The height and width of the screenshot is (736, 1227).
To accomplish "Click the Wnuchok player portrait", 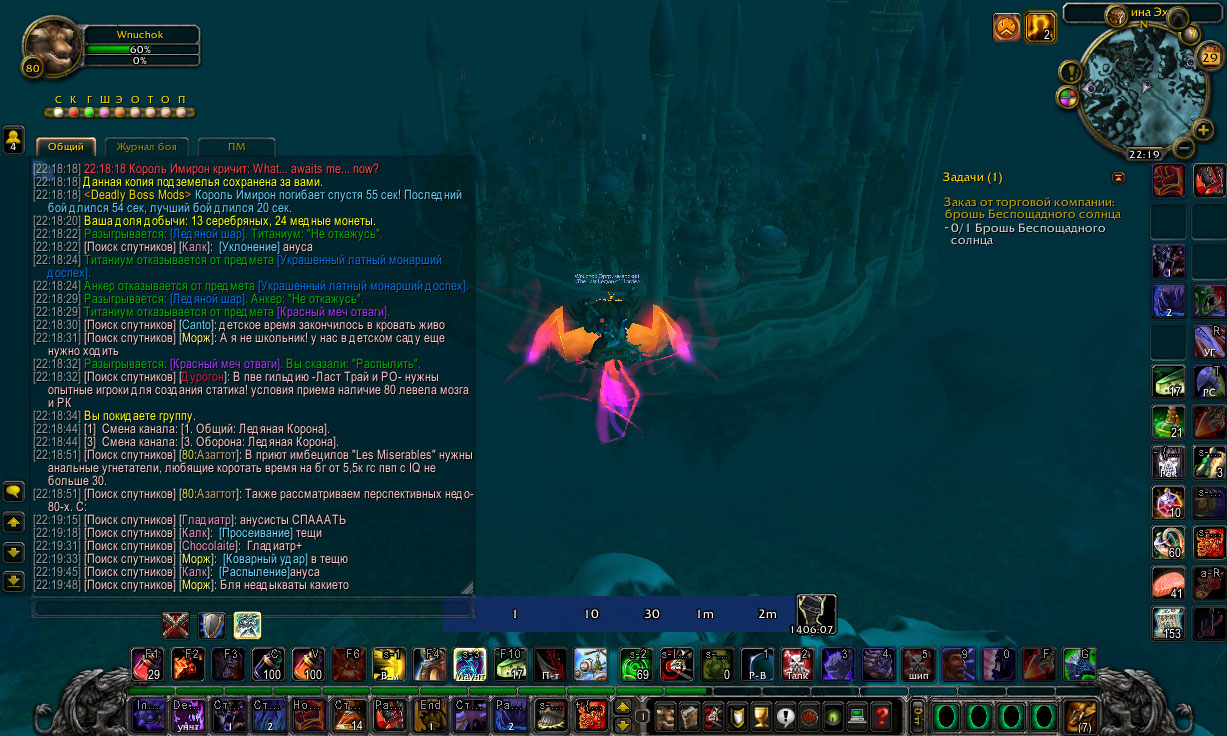I will click(51, 46).
